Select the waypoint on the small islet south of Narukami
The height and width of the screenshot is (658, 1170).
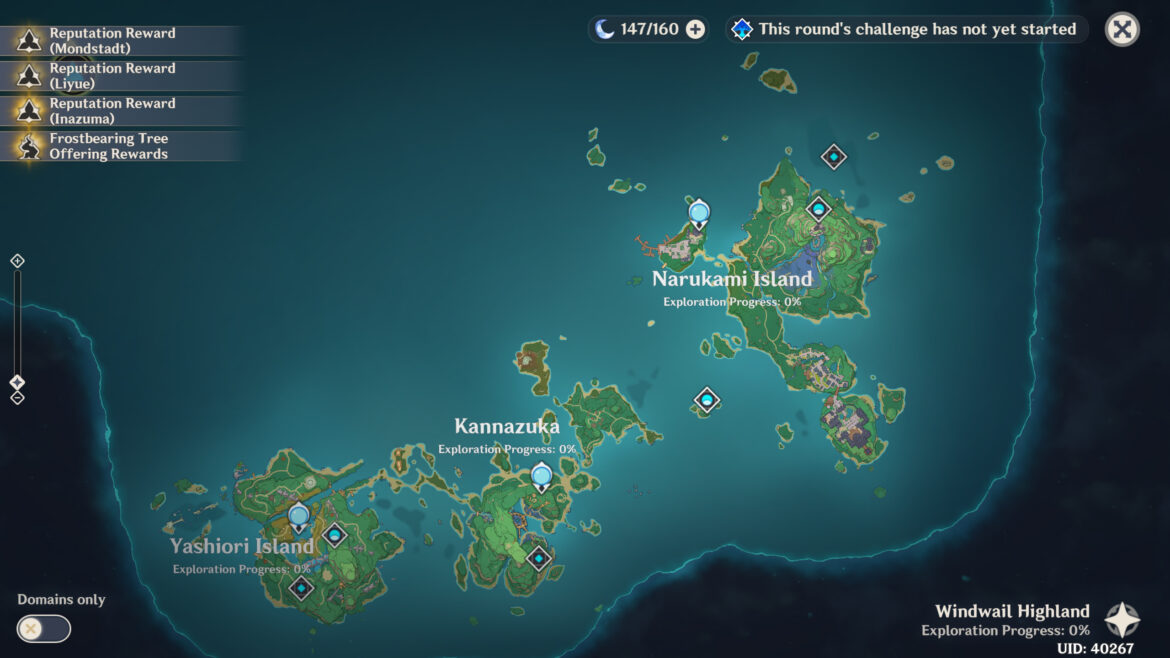click(x=707, y=401)
